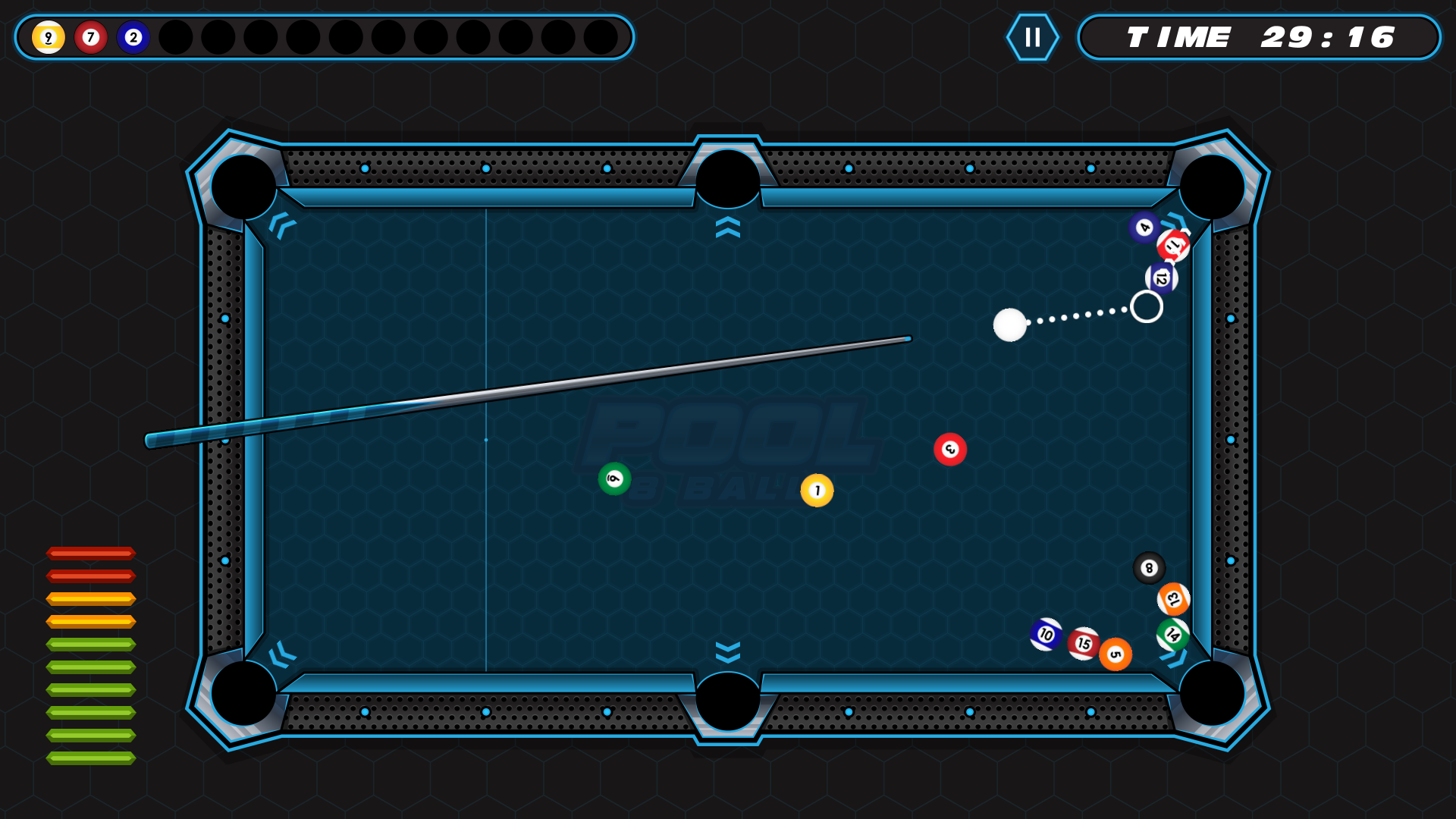Viewport: 1456px width, 819px height.
Task: Select the 9-ball icon in the ball tracker
Action: click(48, 36)
